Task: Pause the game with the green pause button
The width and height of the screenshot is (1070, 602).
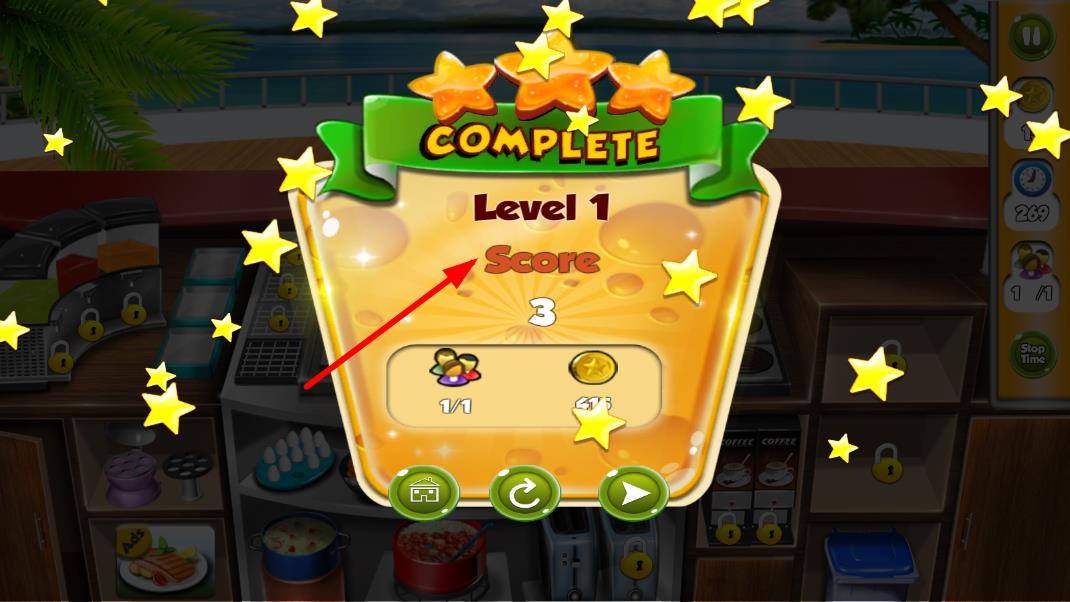Action: [x=1031, y=38]
